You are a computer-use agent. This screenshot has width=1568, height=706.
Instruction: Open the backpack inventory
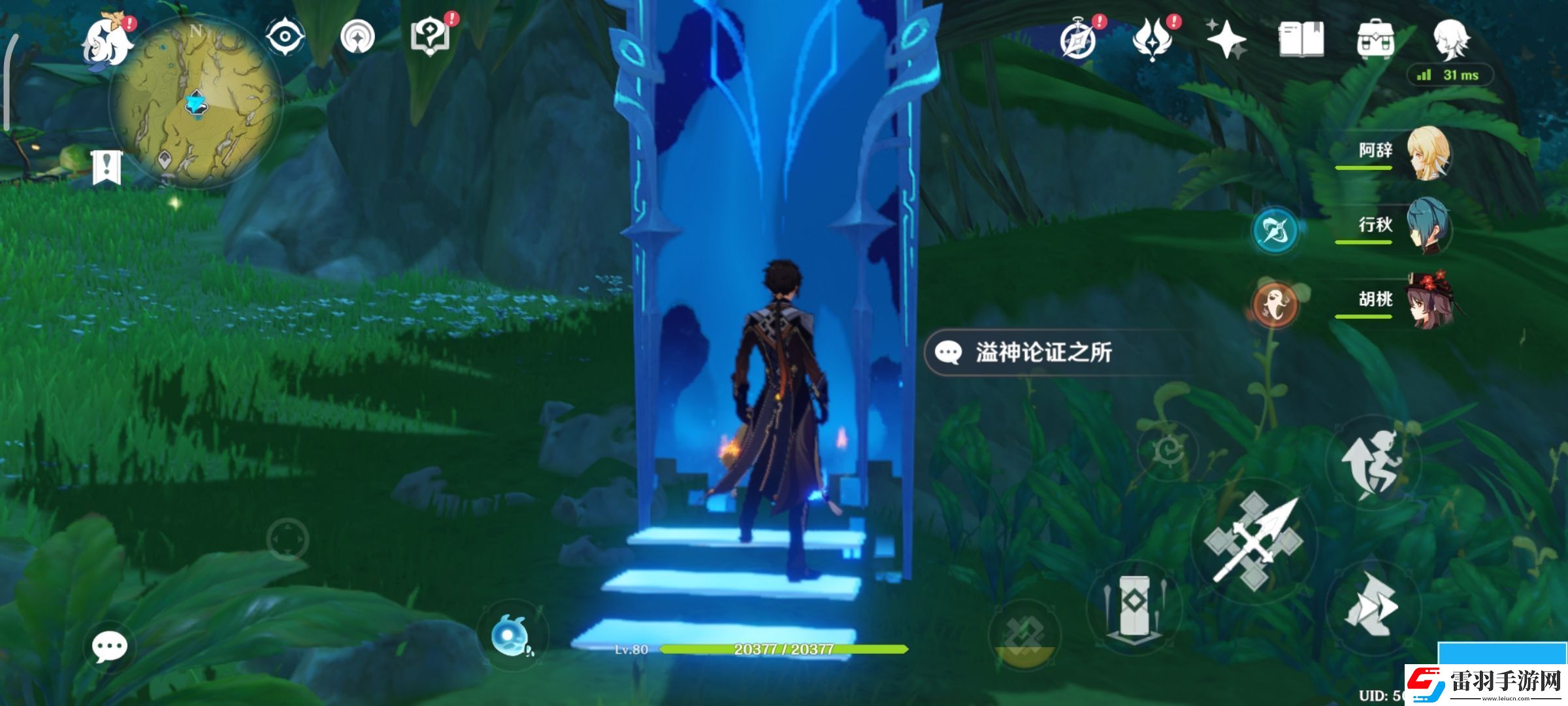tap(1375, 41)
